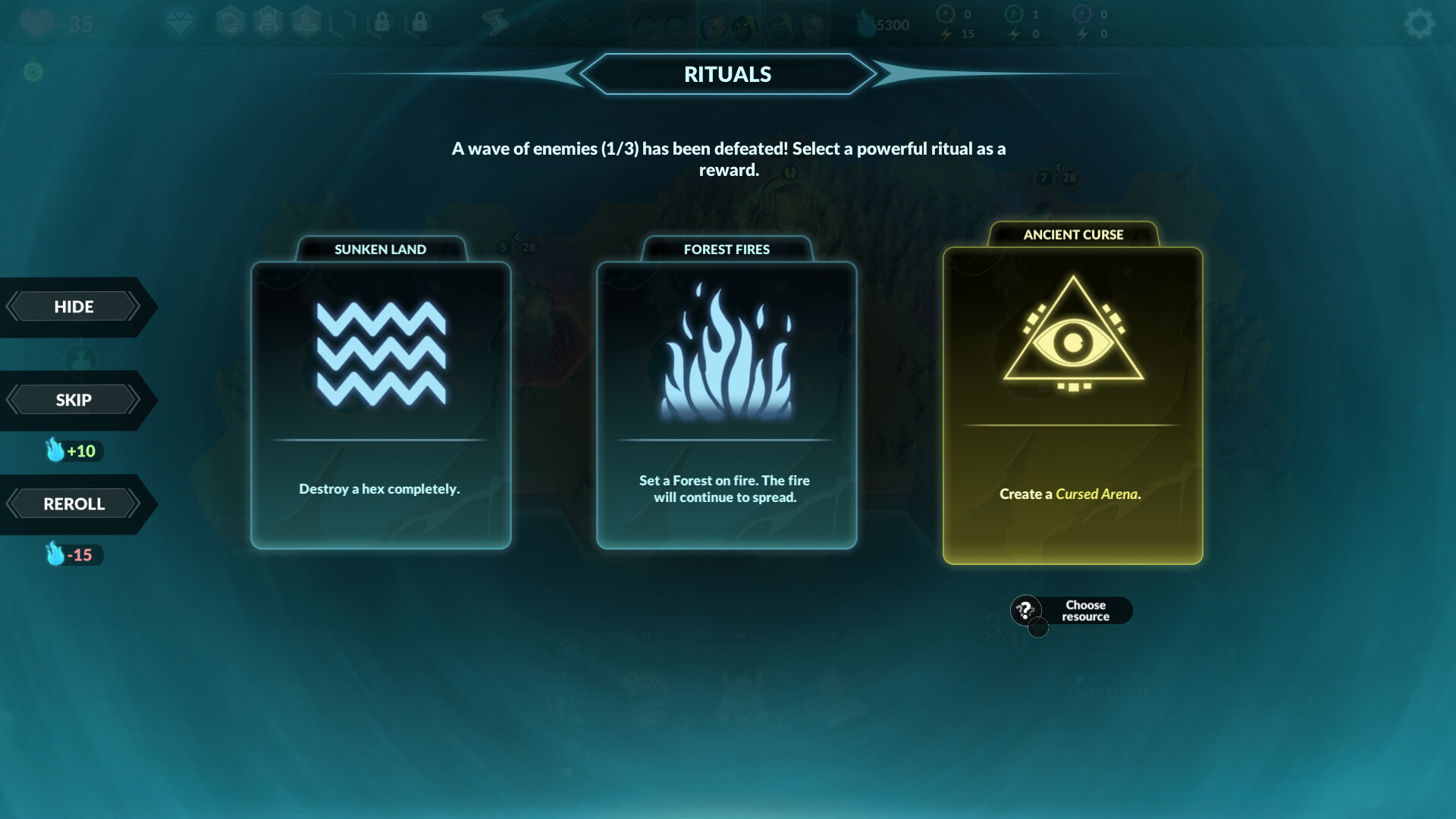Skip the ritual selection for +10 flames
The height and width of the screenshot is (819, 1456).
coord(74,399)
